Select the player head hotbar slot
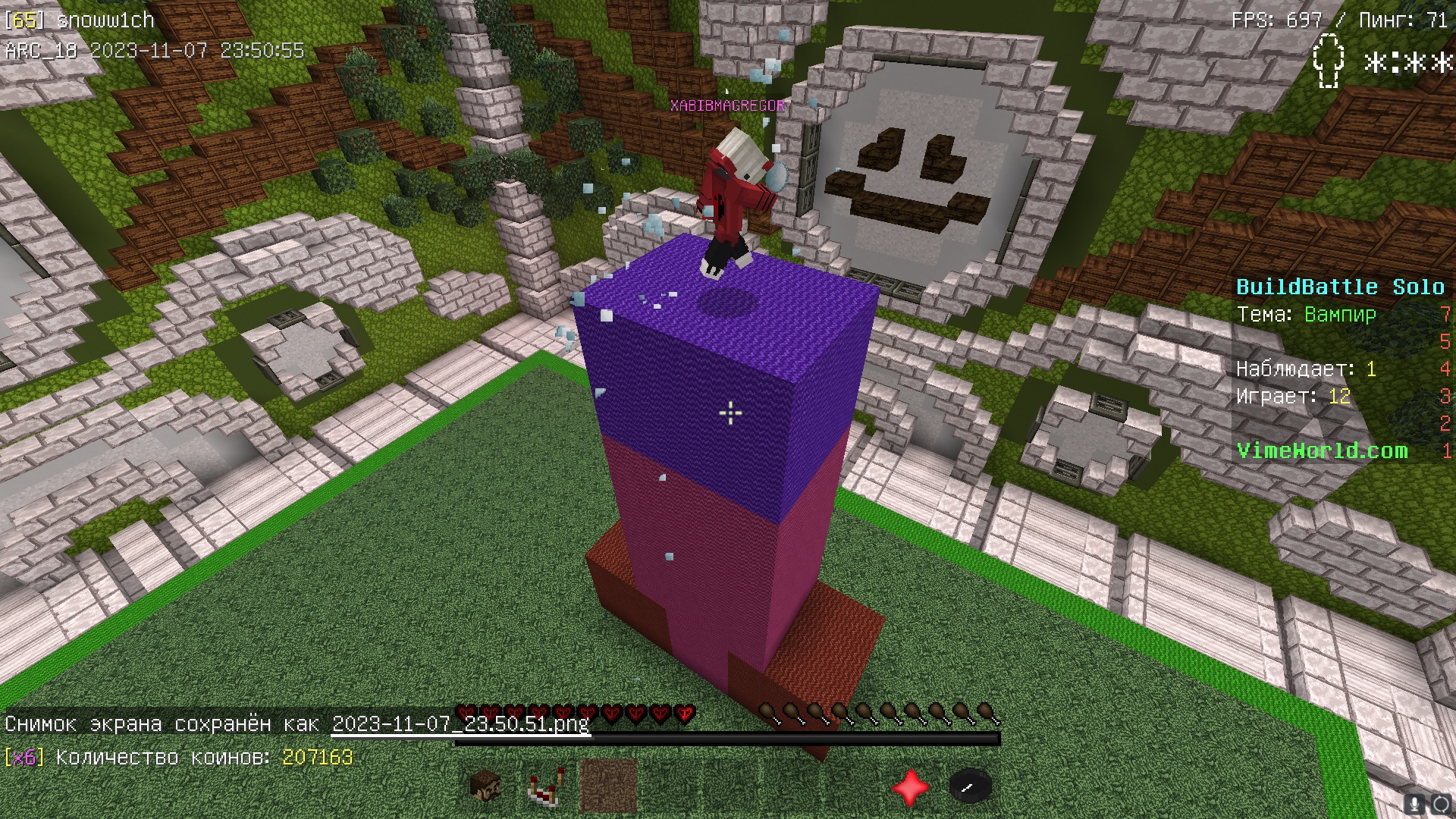The width and height of the screenshot is (1456, 819). (485, 786)
